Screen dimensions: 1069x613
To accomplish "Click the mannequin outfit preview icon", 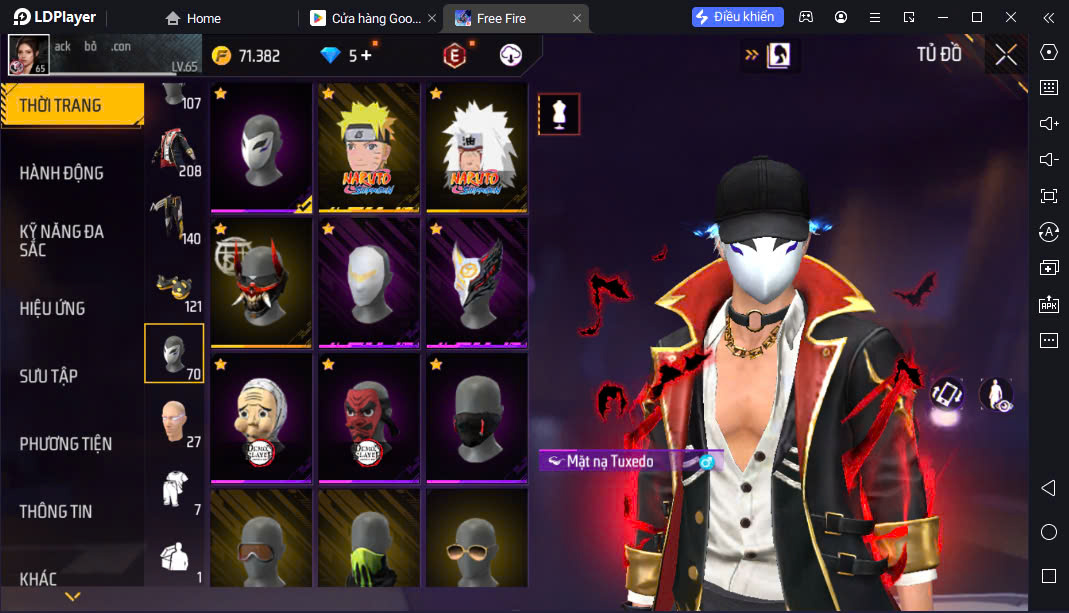I will (x=559, y=114).
